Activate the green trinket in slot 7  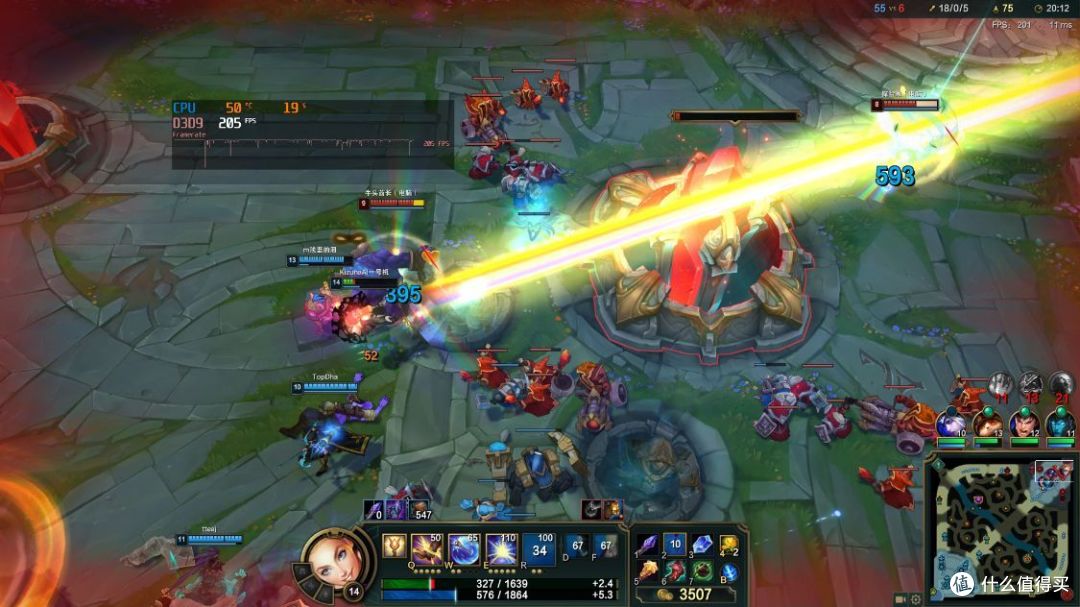702,571
